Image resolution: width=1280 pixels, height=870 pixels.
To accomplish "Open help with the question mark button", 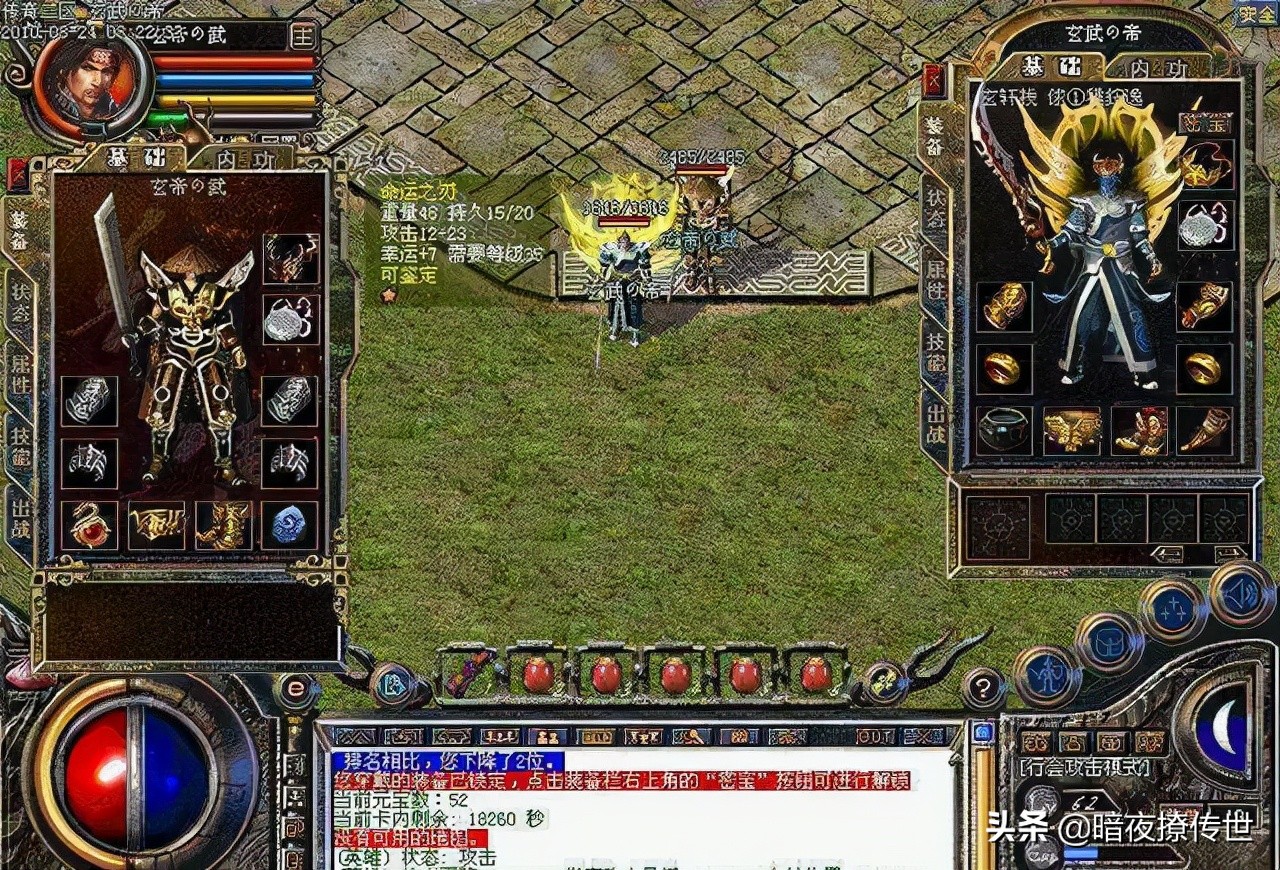I will click(984, 688).
